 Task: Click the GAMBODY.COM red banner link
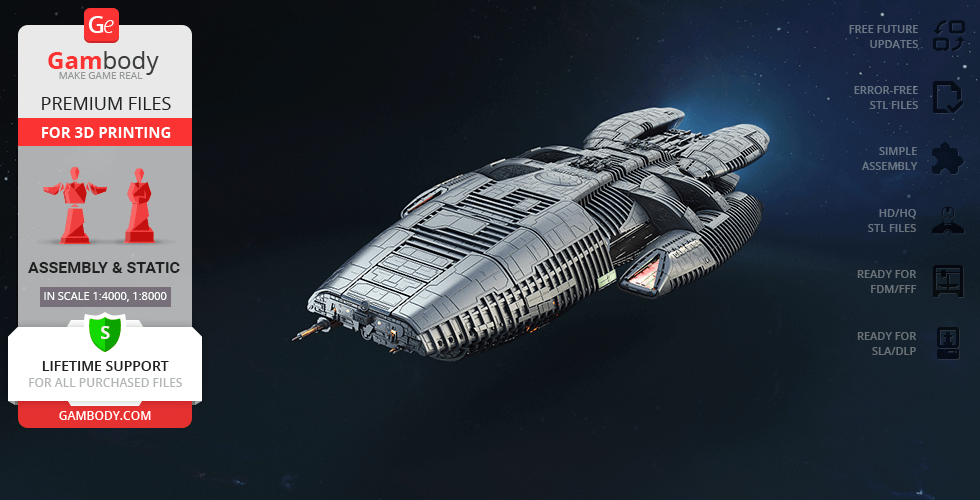pyautogui.click(x=105, y=414)
